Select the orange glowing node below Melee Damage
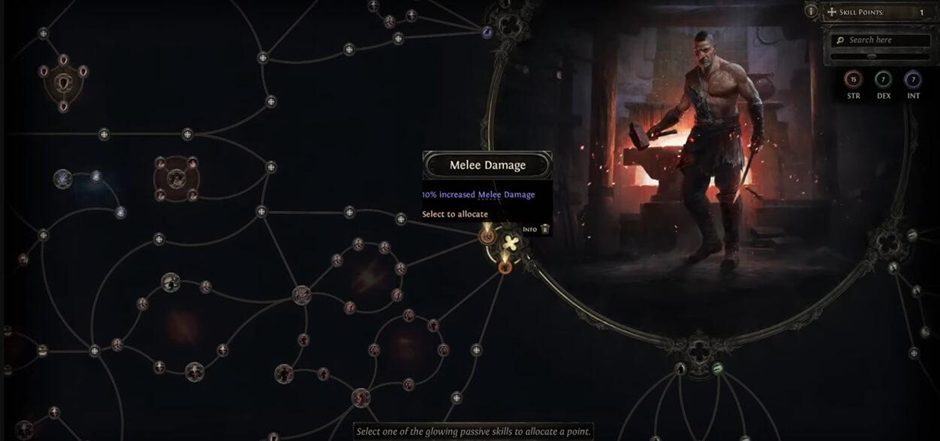 click(504, 266)
